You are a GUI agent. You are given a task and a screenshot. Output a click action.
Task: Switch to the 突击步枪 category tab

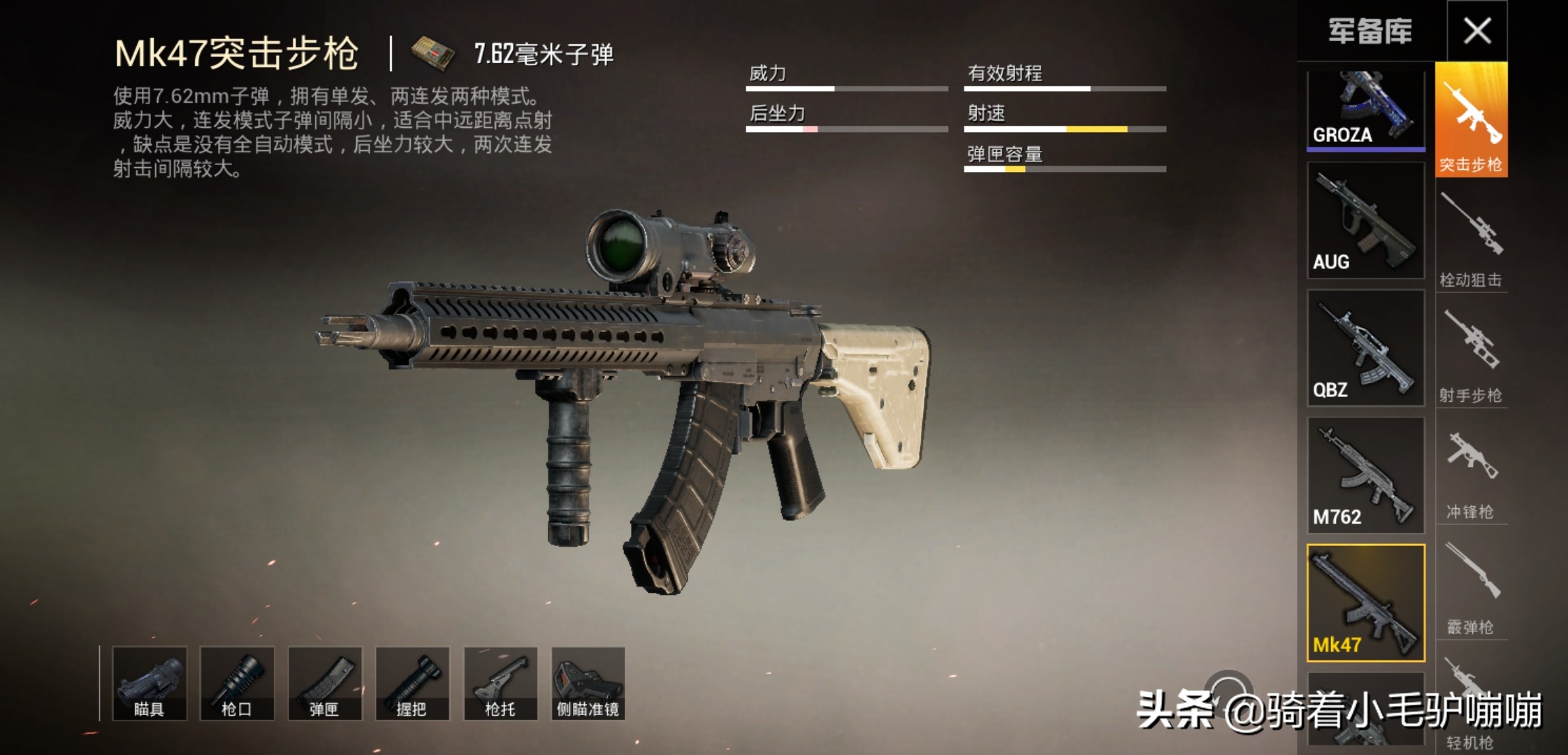click(x=1471, y=120)
